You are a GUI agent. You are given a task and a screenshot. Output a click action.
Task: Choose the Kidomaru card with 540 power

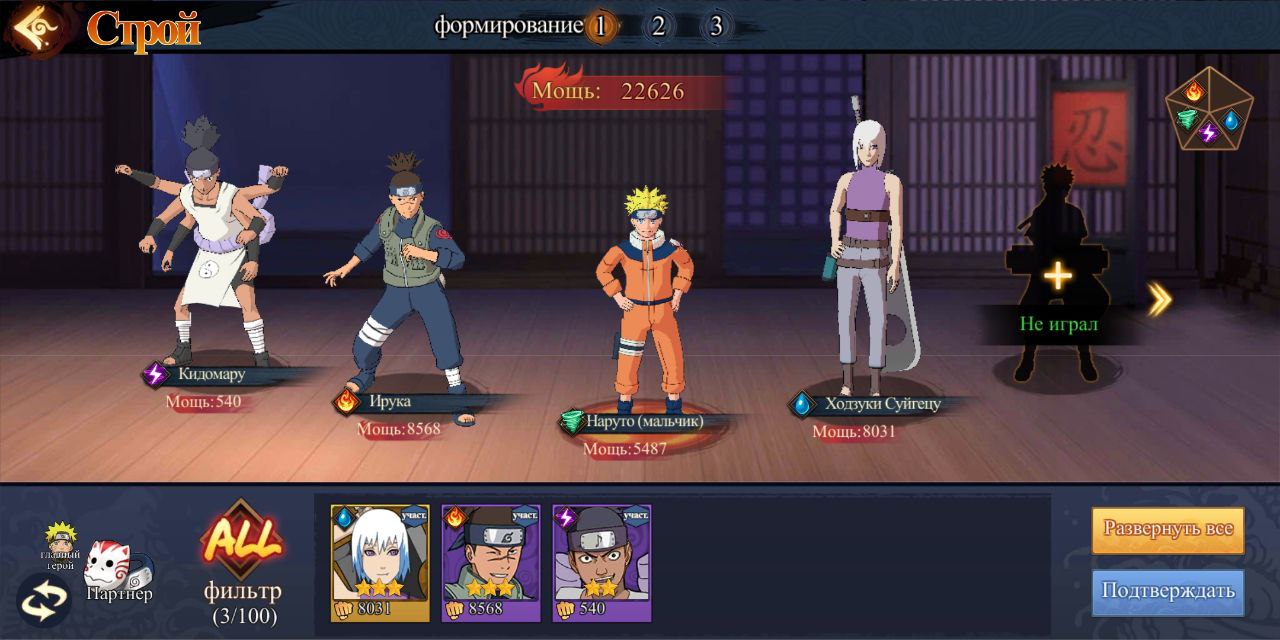pos(602,563)
